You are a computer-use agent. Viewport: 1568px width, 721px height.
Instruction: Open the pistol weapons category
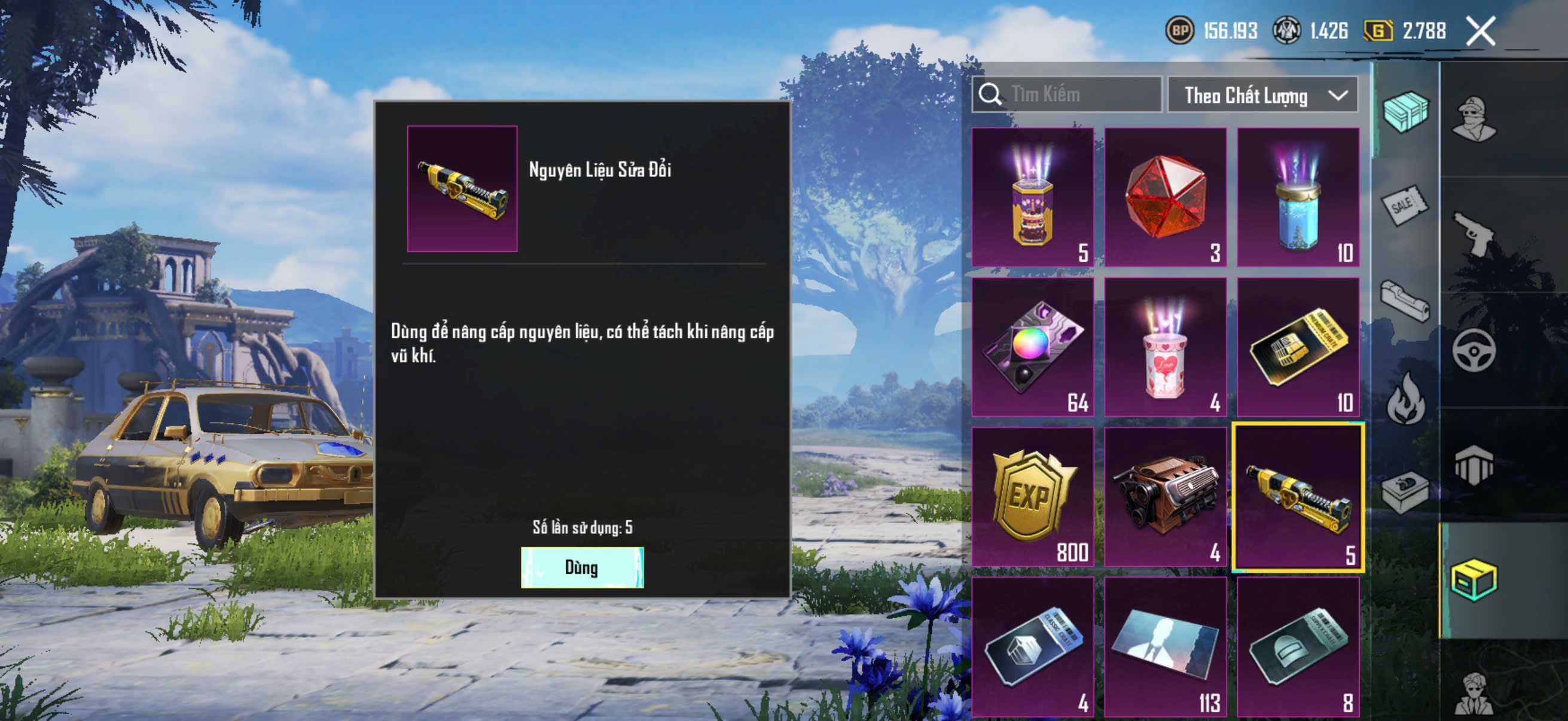tap(1474, 234)
